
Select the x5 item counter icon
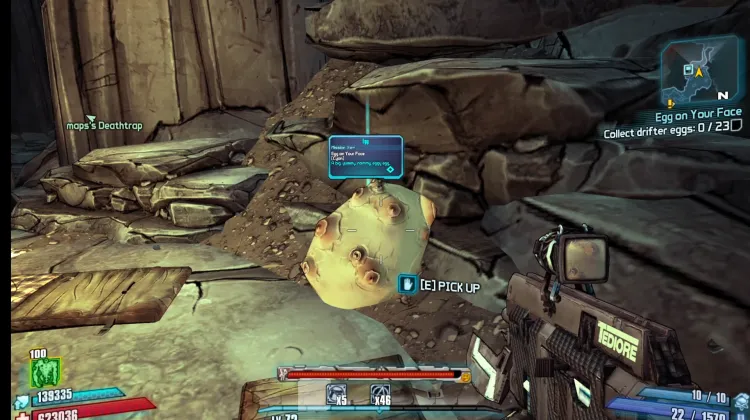338,395
